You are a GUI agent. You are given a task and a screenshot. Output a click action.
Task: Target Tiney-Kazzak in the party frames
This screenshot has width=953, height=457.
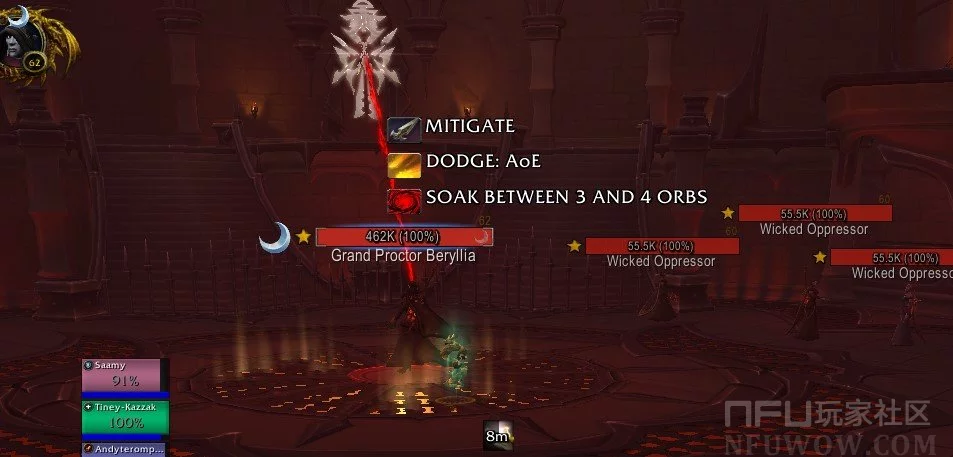(126, 418)
